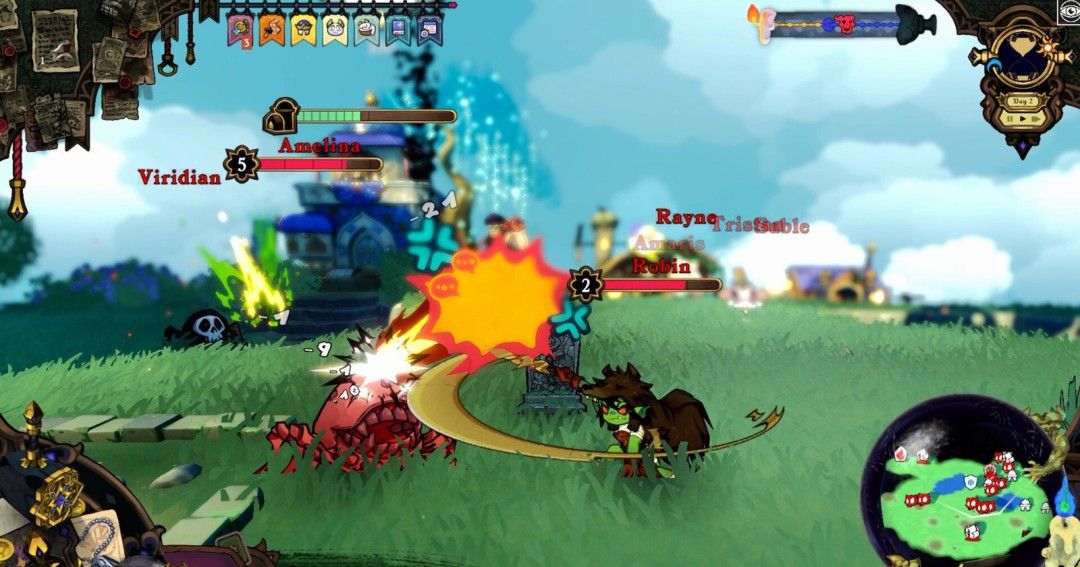Image resolution: width=1080 pixels, height=567 pixels.
Task: Toggle the eye visibility icon
Action: coord(1068,11)
